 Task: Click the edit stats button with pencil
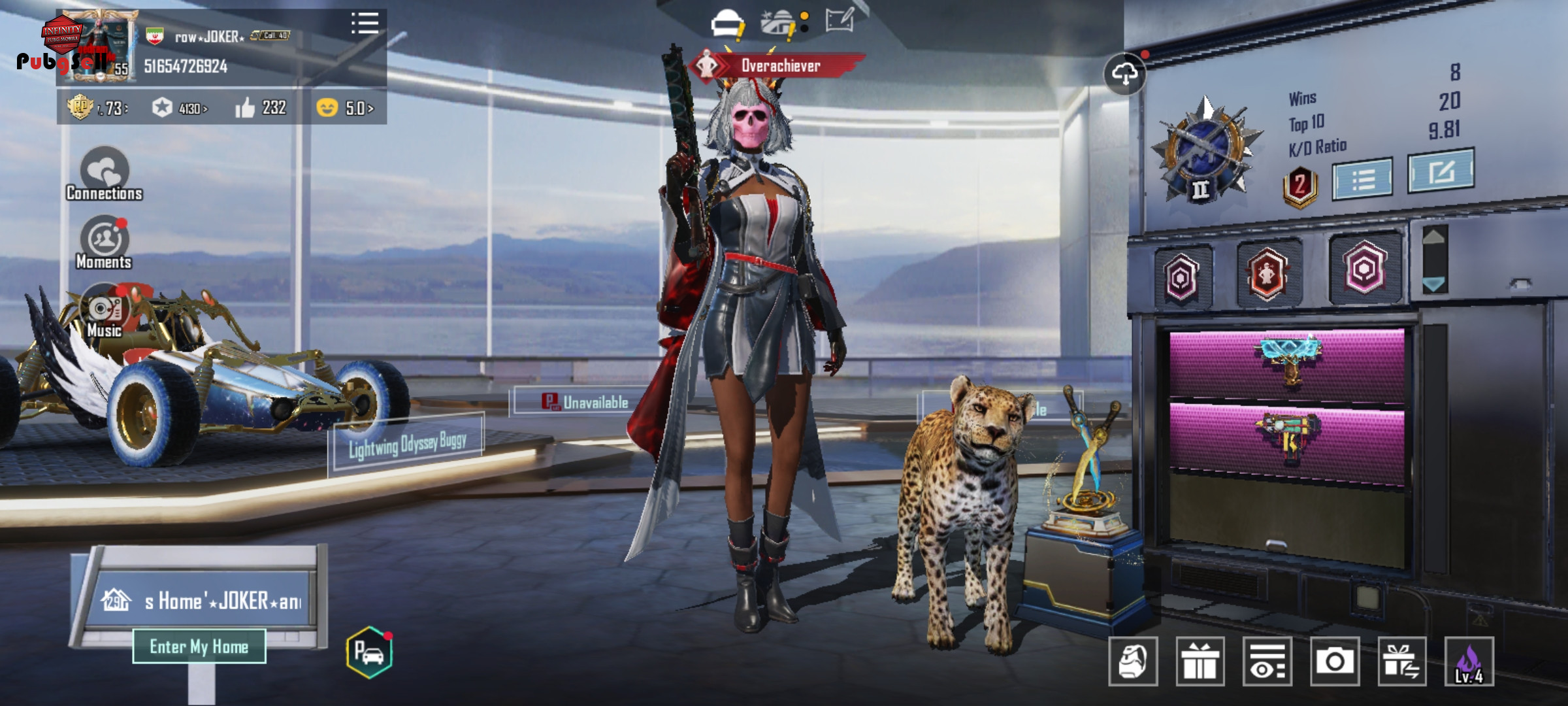[1441, 171]
